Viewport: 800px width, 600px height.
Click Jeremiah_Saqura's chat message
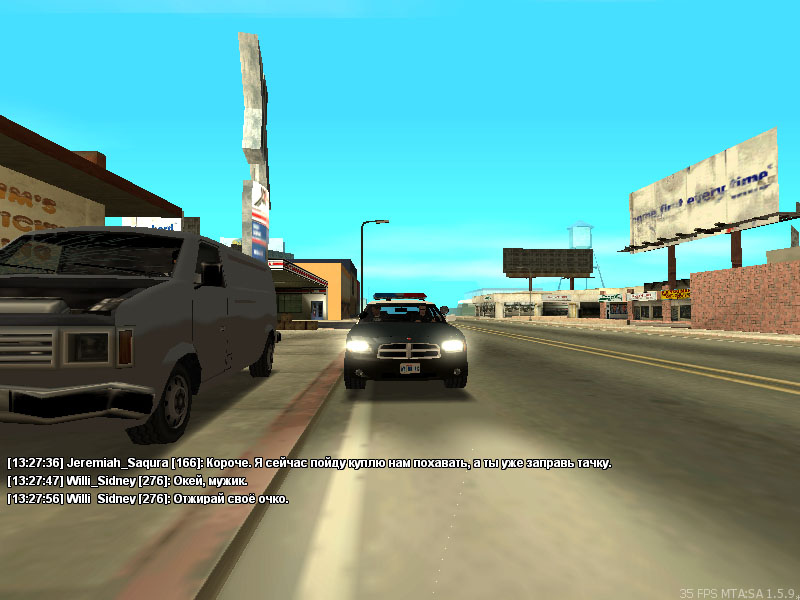coord(308,463)
